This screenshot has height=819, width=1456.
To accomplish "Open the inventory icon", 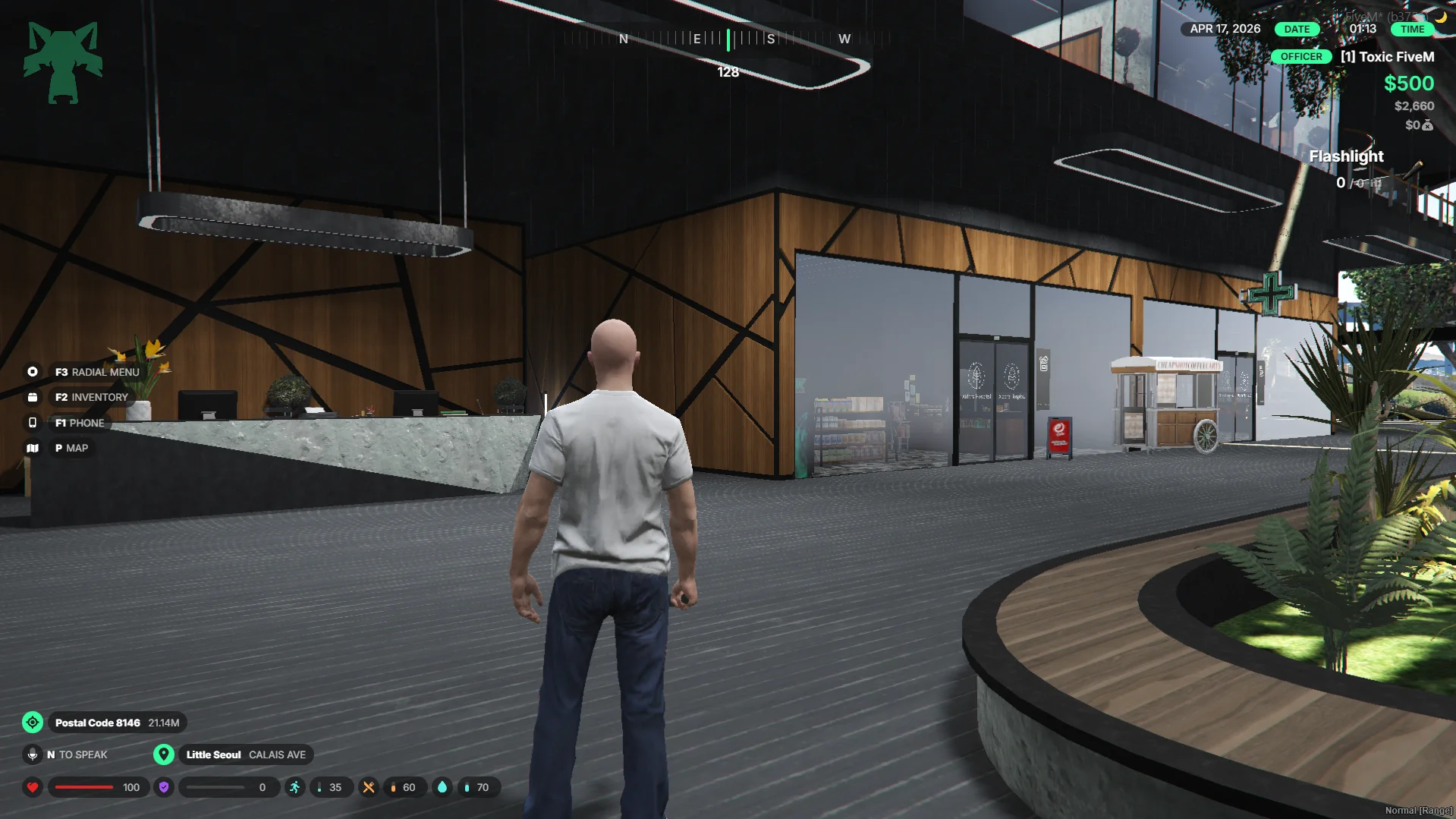I will [33, 397].
